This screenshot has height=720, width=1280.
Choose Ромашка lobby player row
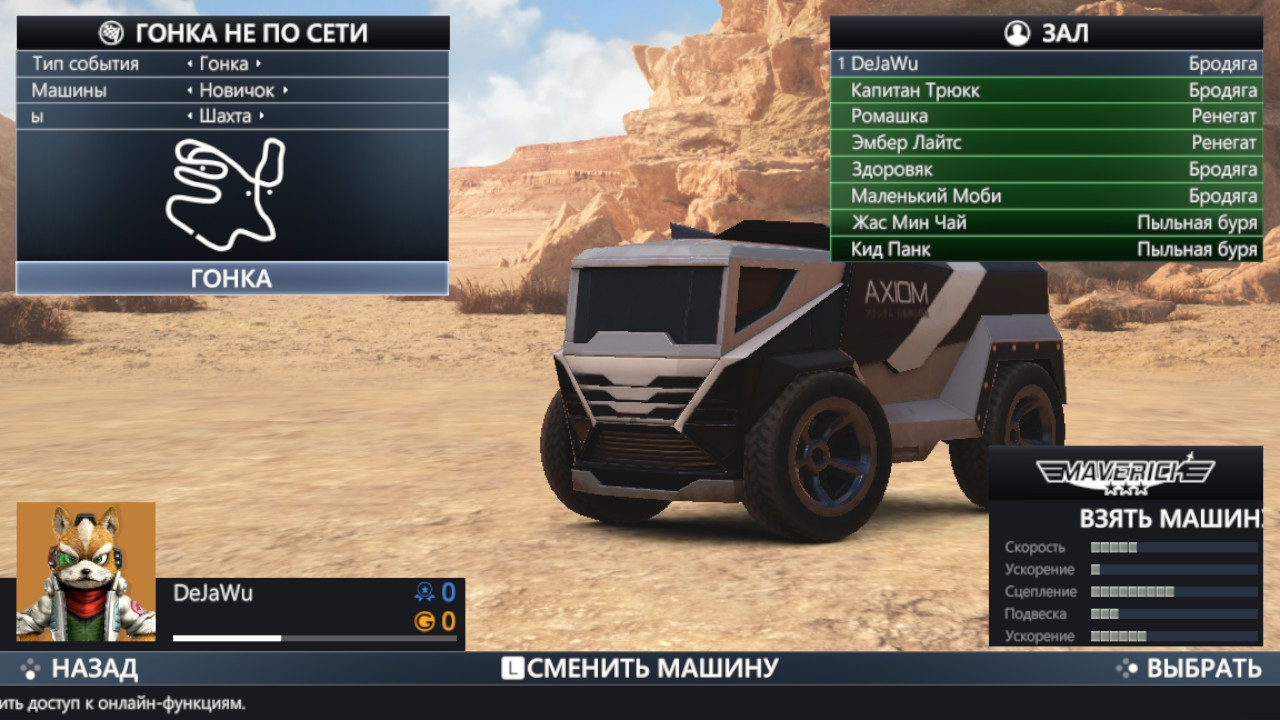click(1046, 116)
